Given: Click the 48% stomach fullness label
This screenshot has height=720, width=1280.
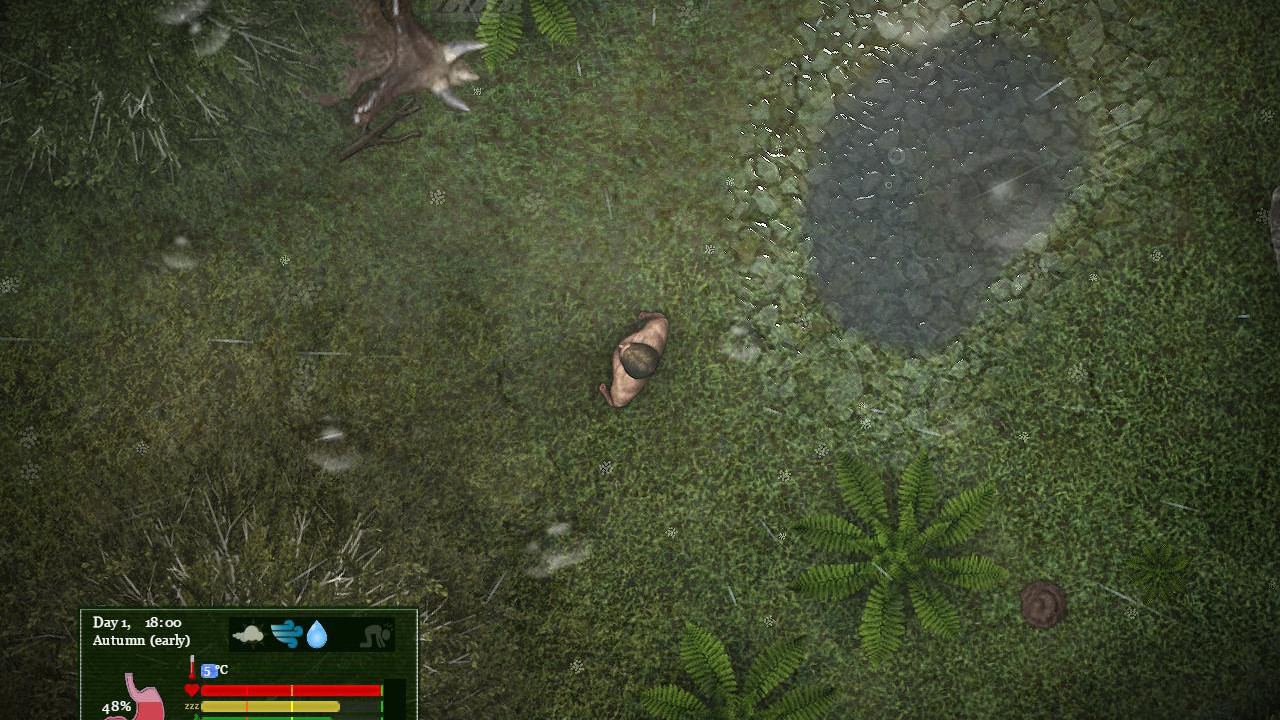Looking at the screenshot, I should (115, 706).
